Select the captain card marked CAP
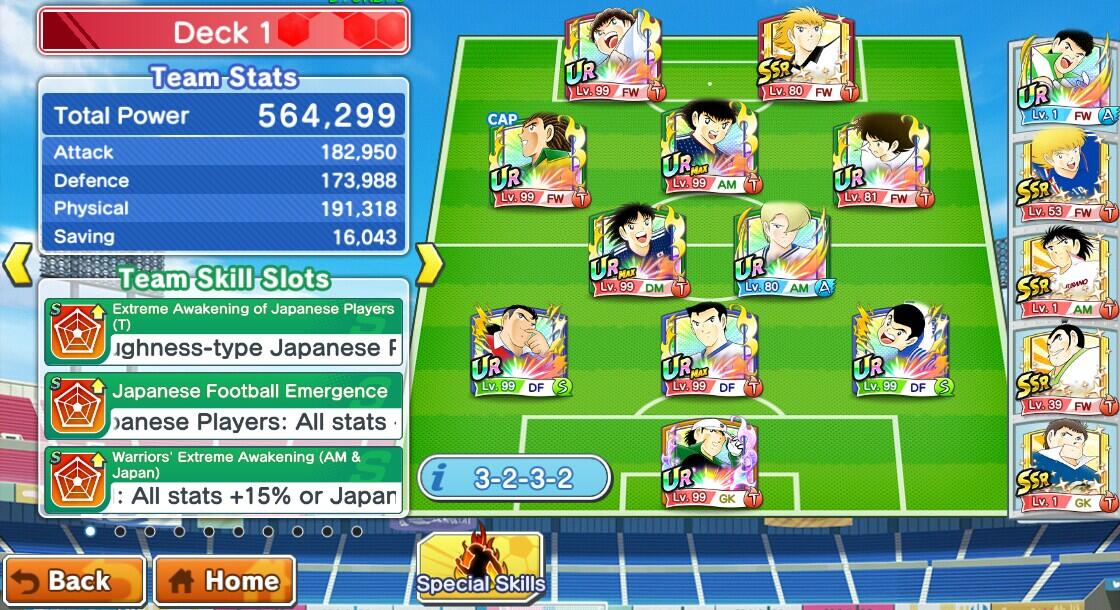1120x610 pixels. (x=536, y=160)
